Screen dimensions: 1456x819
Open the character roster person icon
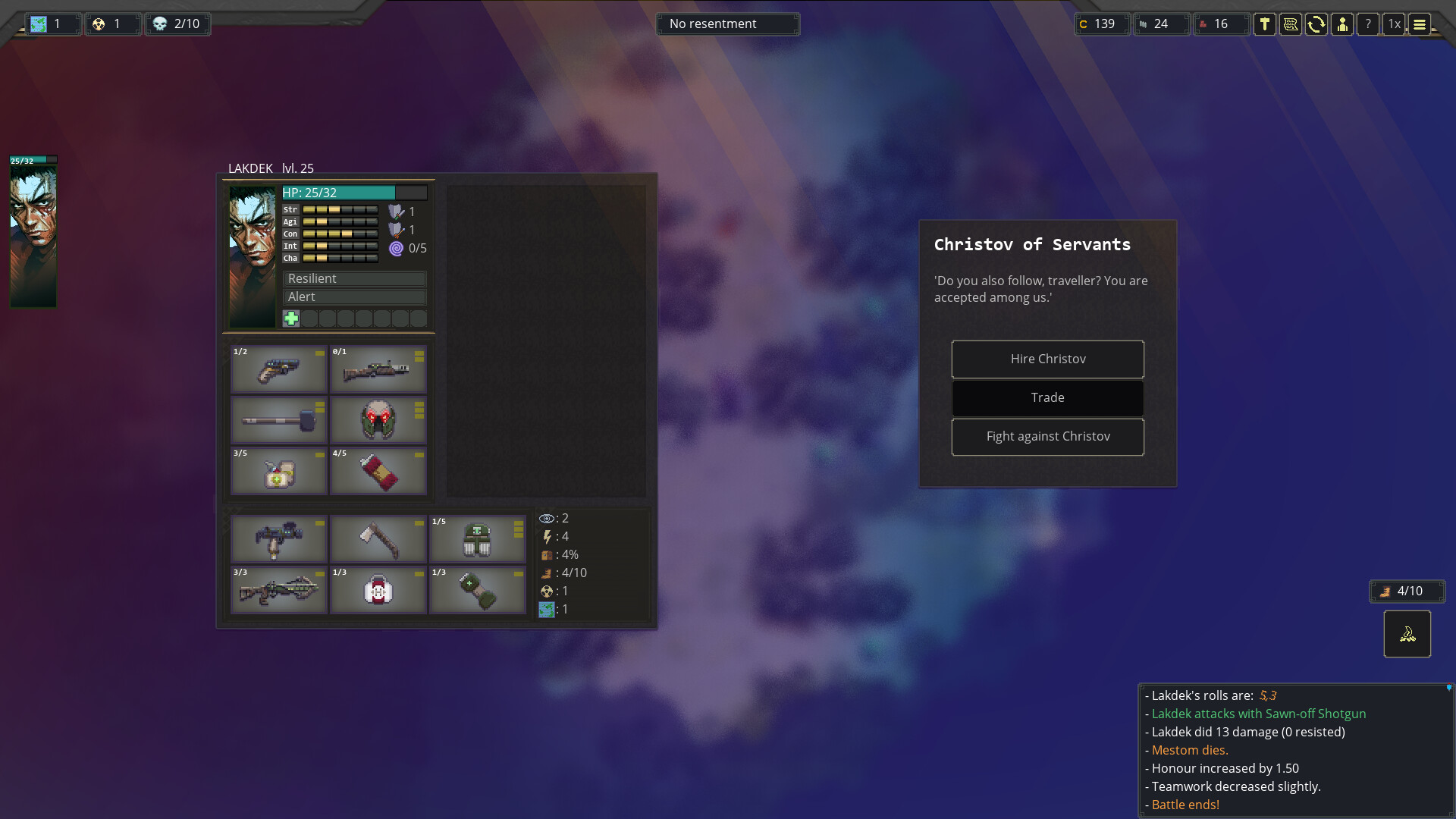[x=1343, y=24]
